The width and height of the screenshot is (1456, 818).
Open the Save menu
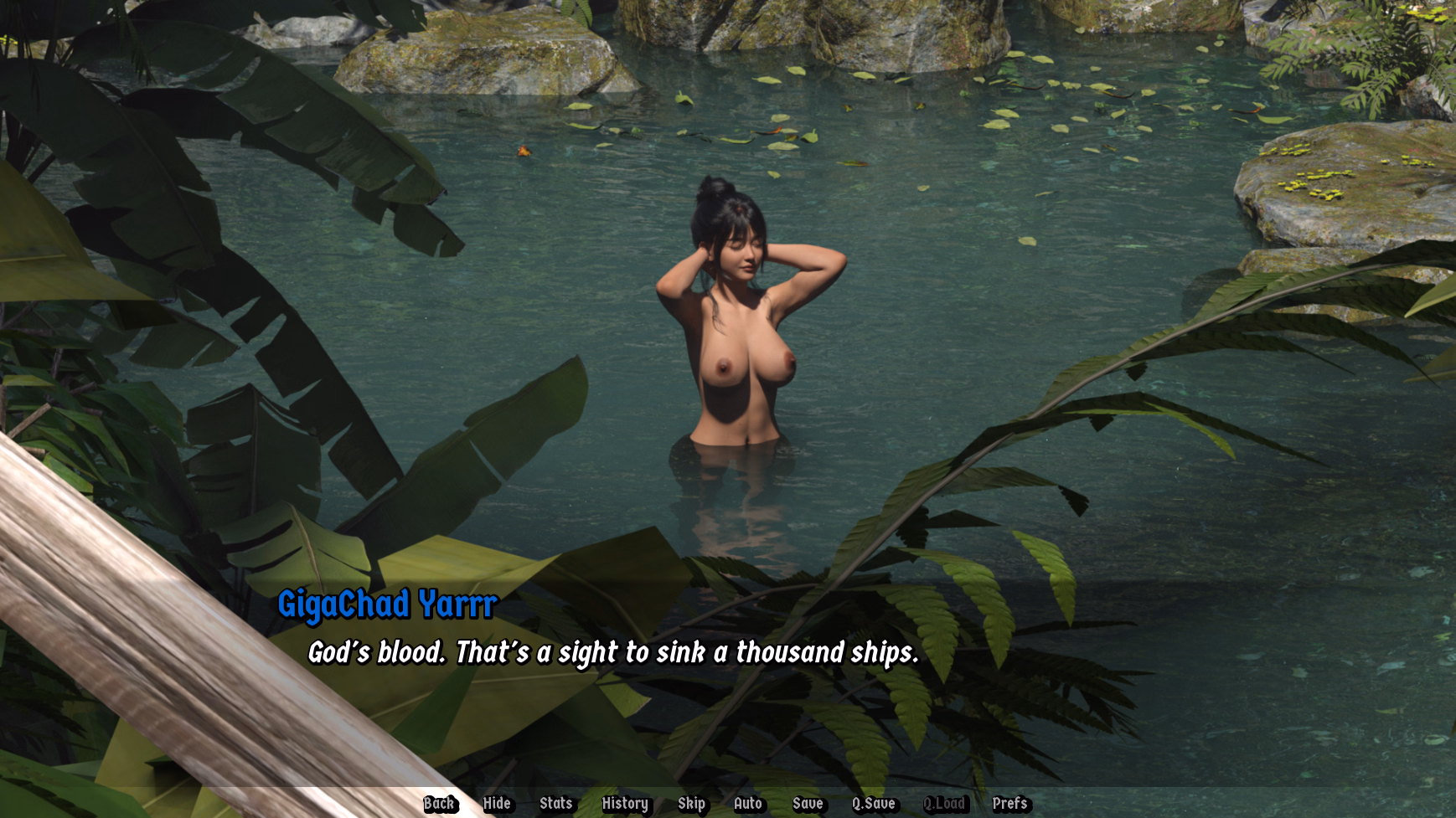[808, 804]
